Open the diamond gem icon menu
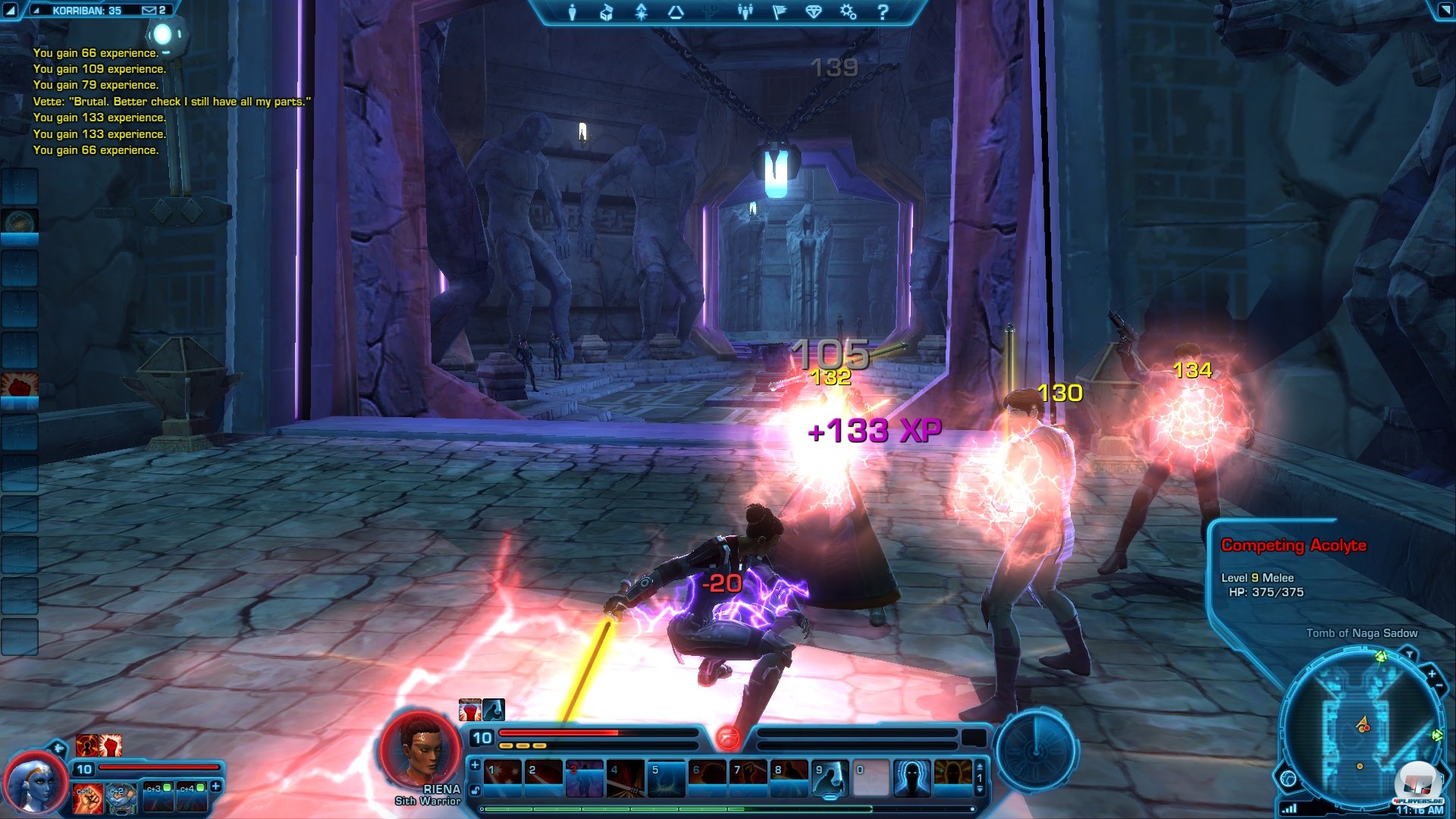Screen dimensions: 1456x819 tap(814, 12)
